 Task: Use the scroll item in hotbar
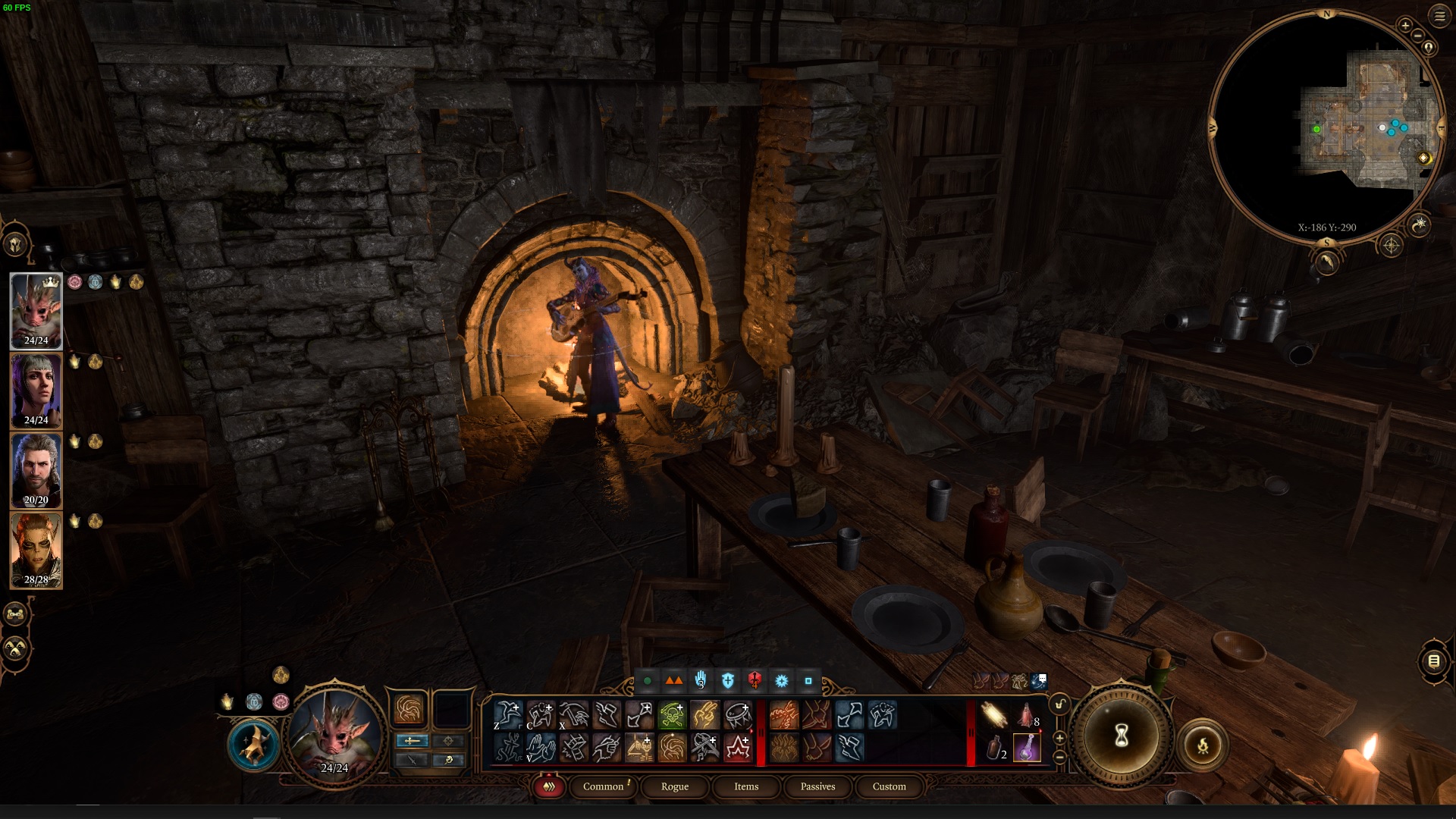tap(994, 714)
